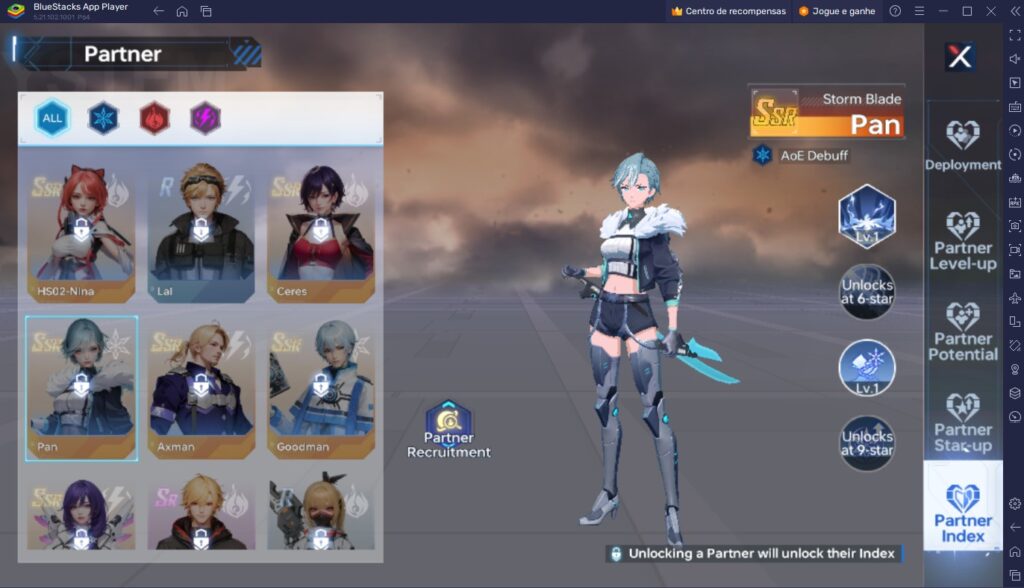1024x588 pixels.
Task: Filter partners by lightning element
Action: click(205, 119)
